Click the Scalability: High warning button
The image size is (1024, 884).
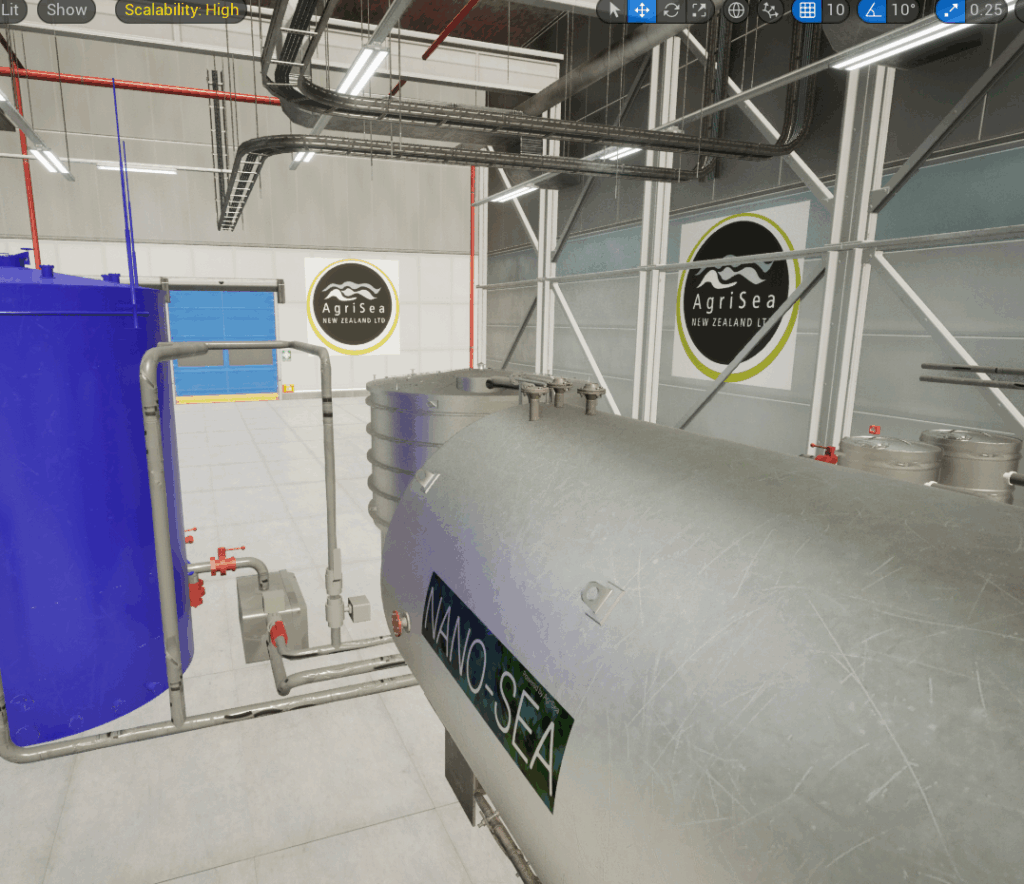coord(181,10)
